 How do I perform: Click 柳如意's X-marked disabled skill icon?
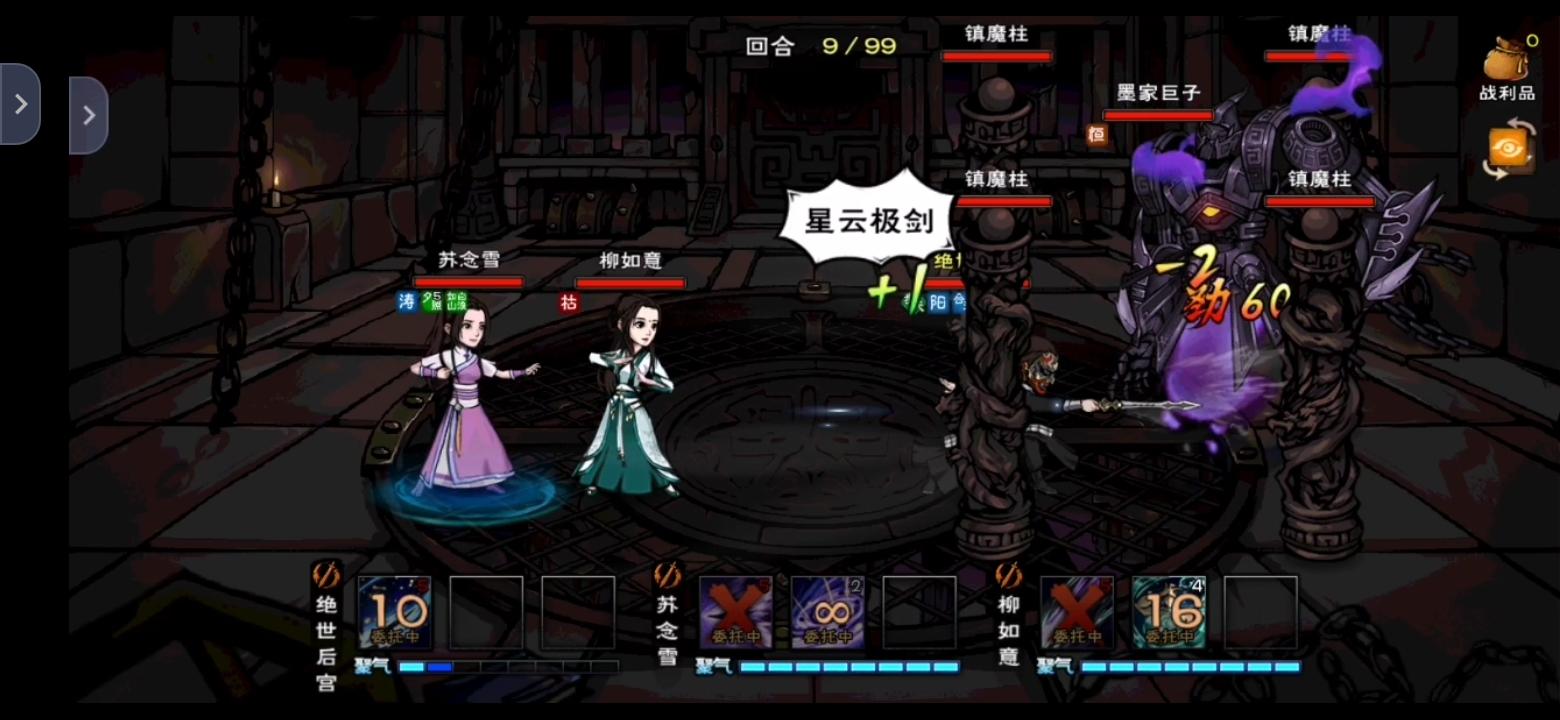point(1075,610)
